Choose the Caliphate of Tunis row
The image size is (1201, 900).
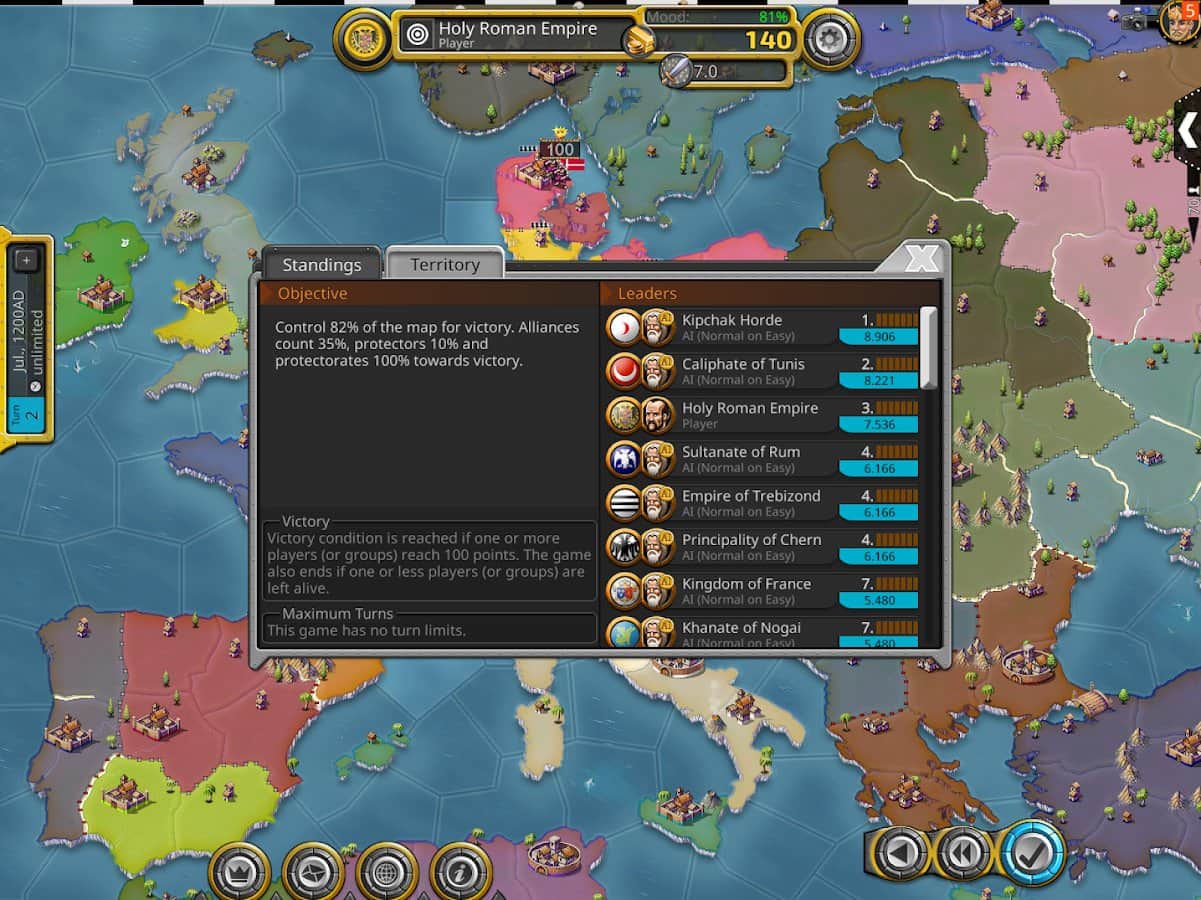click(x=762, y=372)
